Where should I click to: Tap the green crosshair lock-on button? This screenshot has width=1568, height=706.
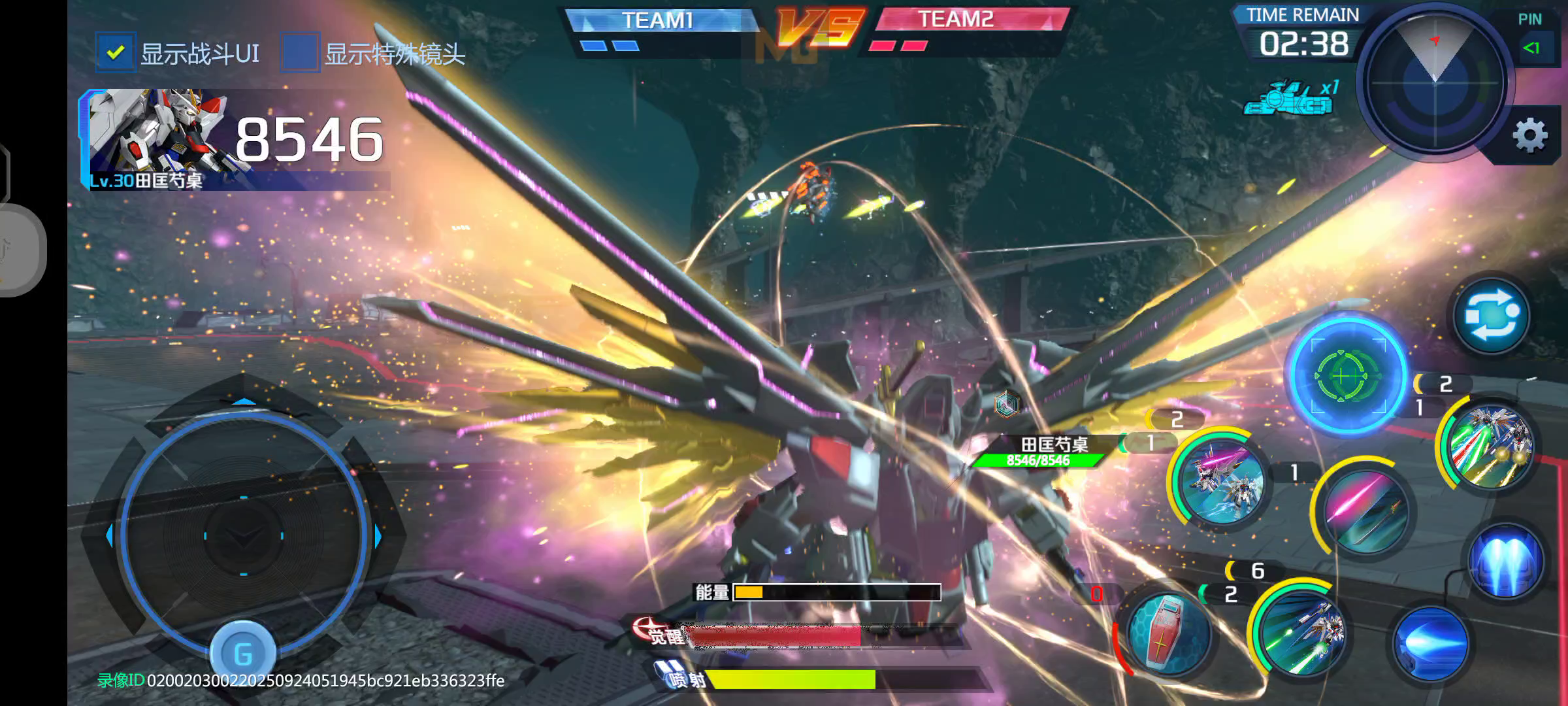(1347, 375)
